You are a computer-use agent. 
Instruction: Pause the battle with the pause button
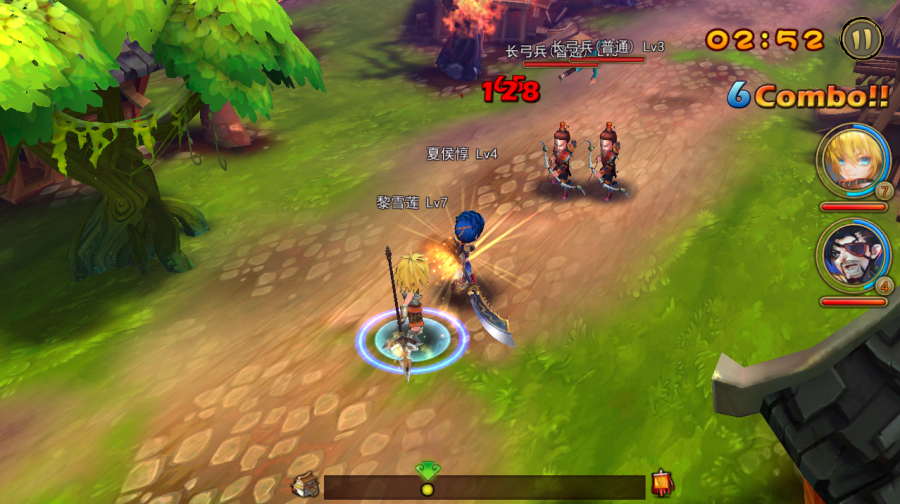(x=861, y=40)
